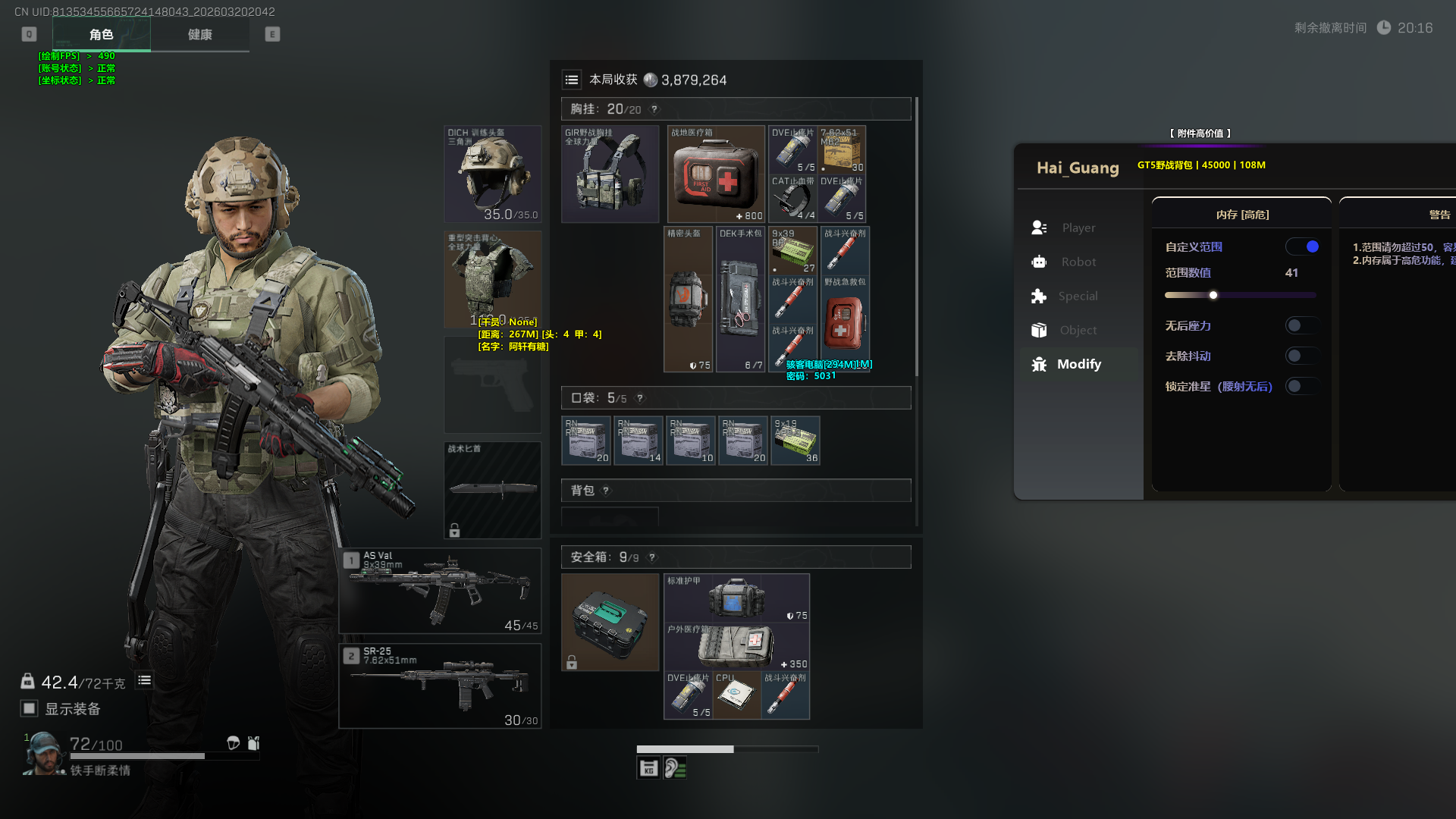Select the CPU item in secure container
Image resolution: width=1456 pixels, height=819 pixels.
(x=736, y=695)
